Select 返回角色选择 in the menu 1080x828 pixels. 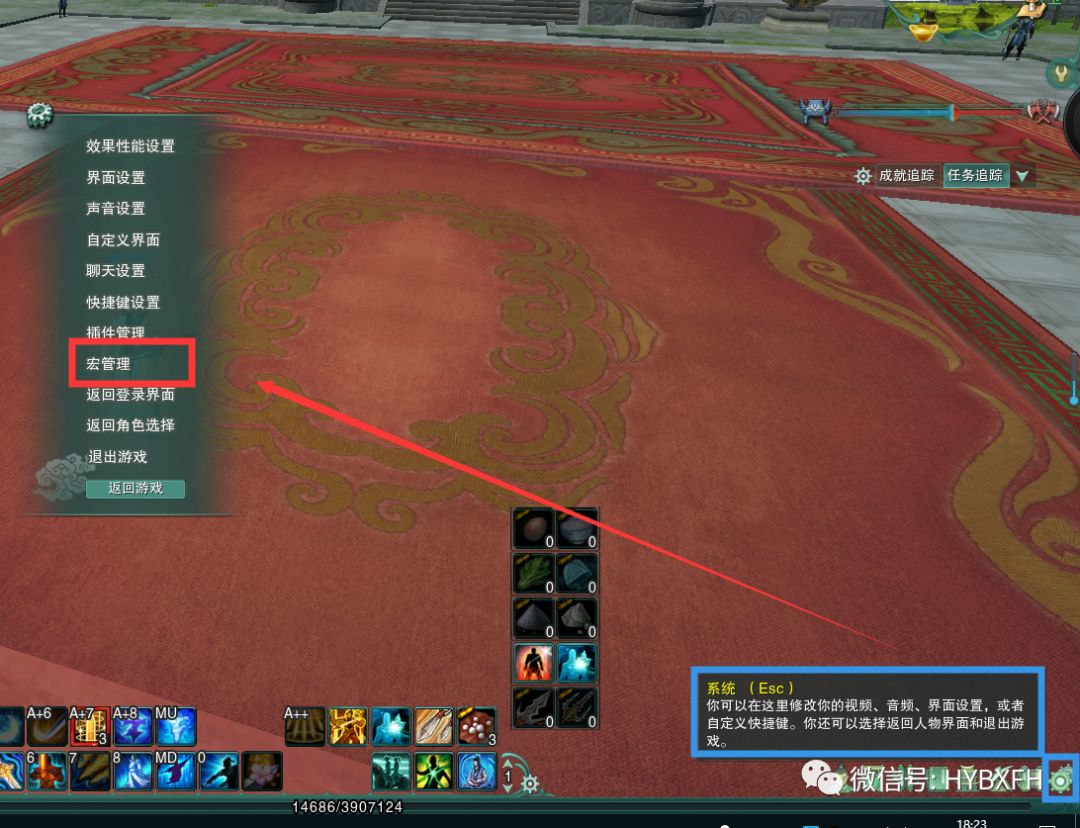coord(130,425)
